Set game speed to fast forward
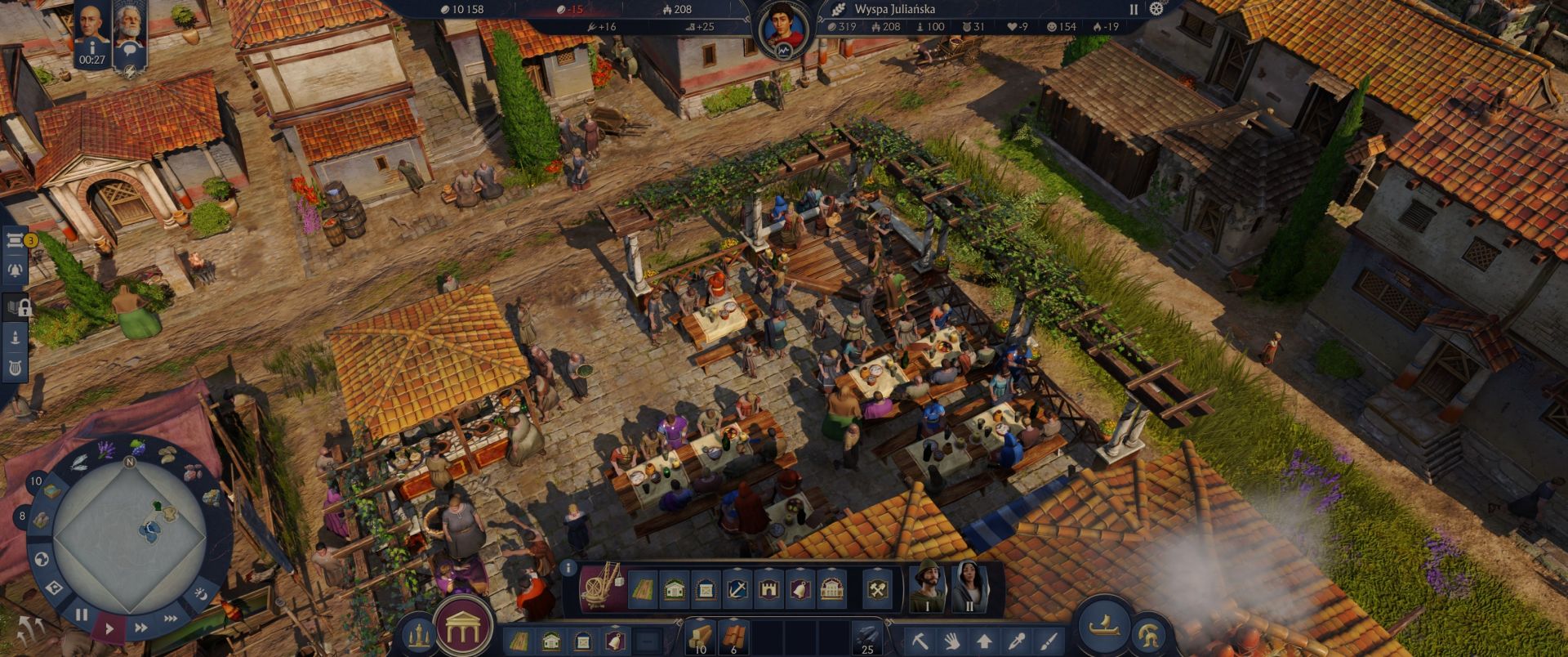 [140, 628]
